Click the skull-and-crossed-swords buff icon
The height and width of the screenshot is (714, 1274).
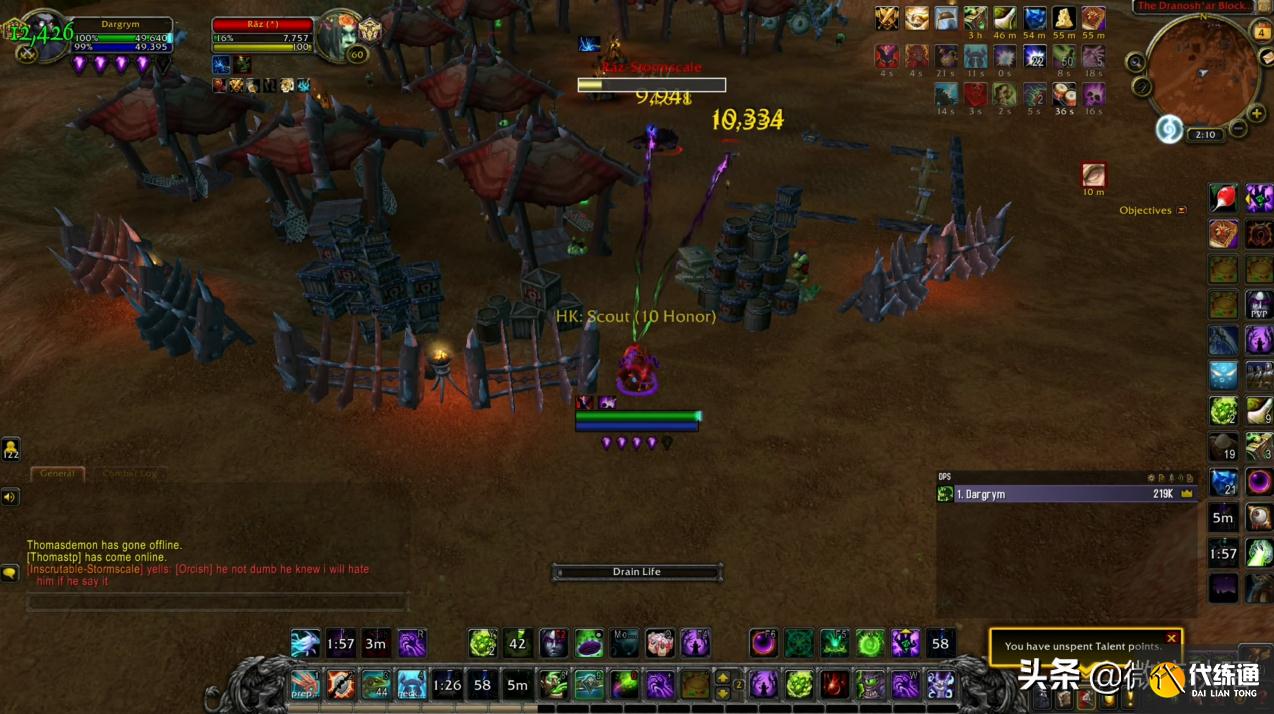887,19
